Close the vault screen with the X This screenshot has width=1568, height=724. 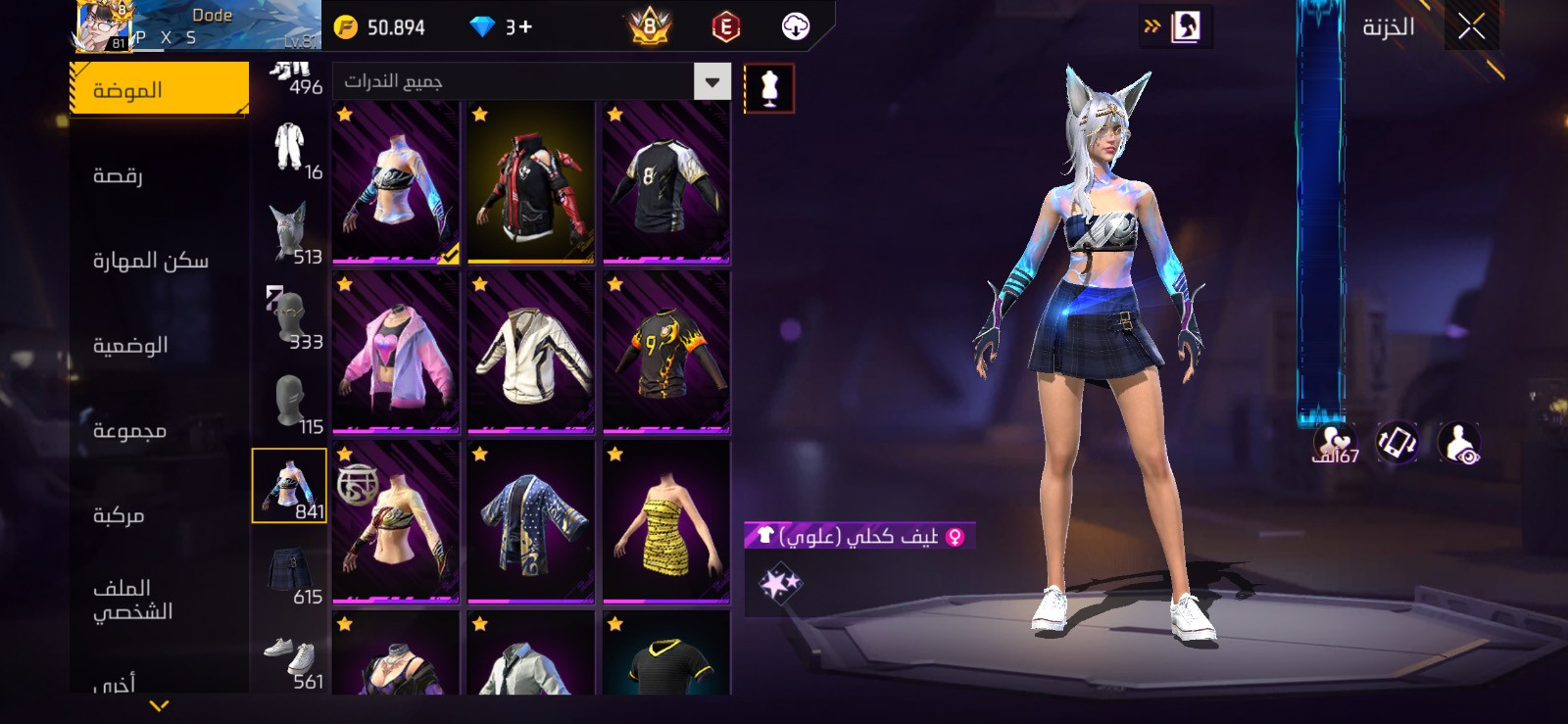coord(1471,27)
